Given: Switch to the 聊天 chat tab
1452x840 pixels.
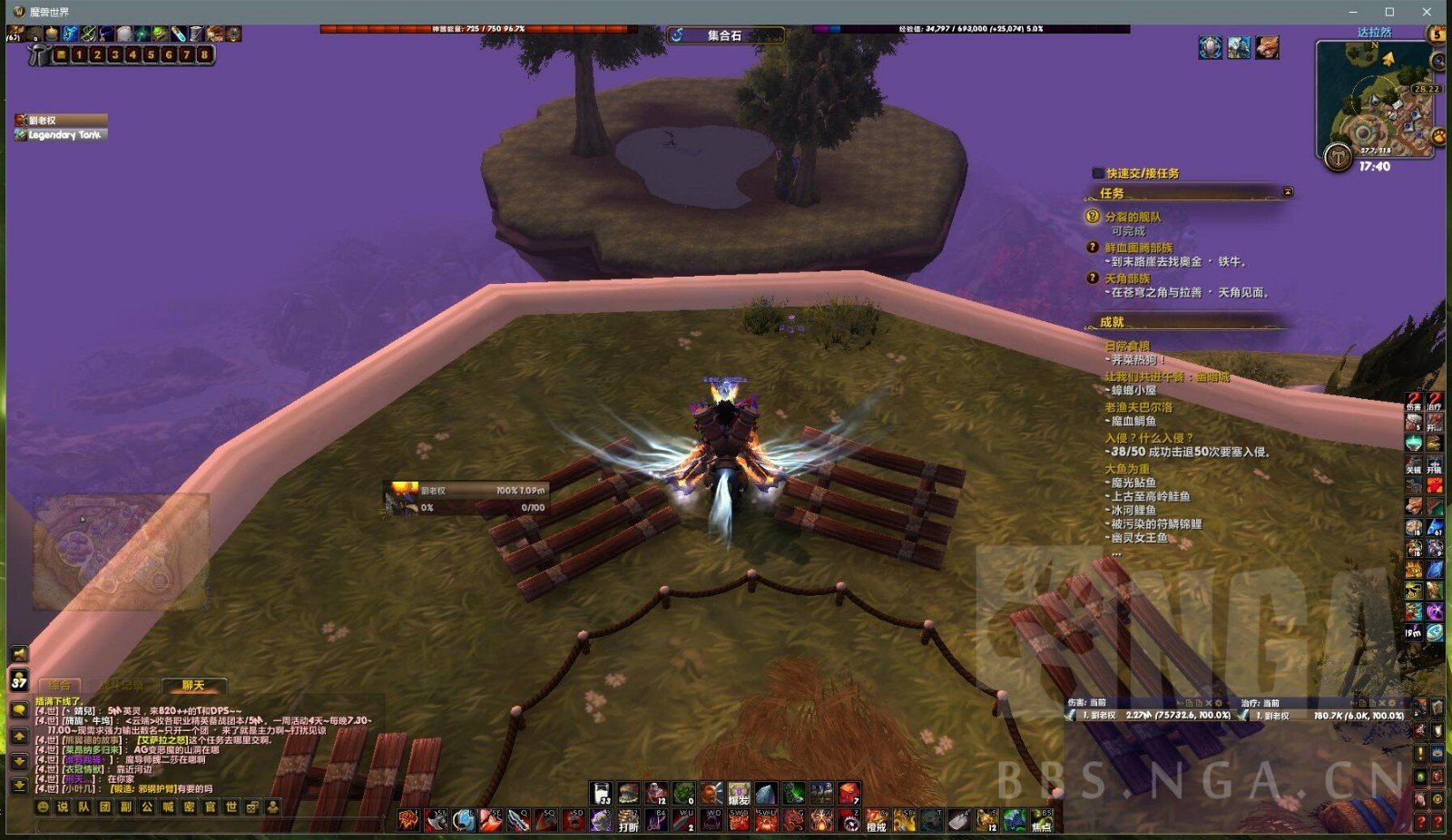Looking at the screenshot, I should (193, 686).
